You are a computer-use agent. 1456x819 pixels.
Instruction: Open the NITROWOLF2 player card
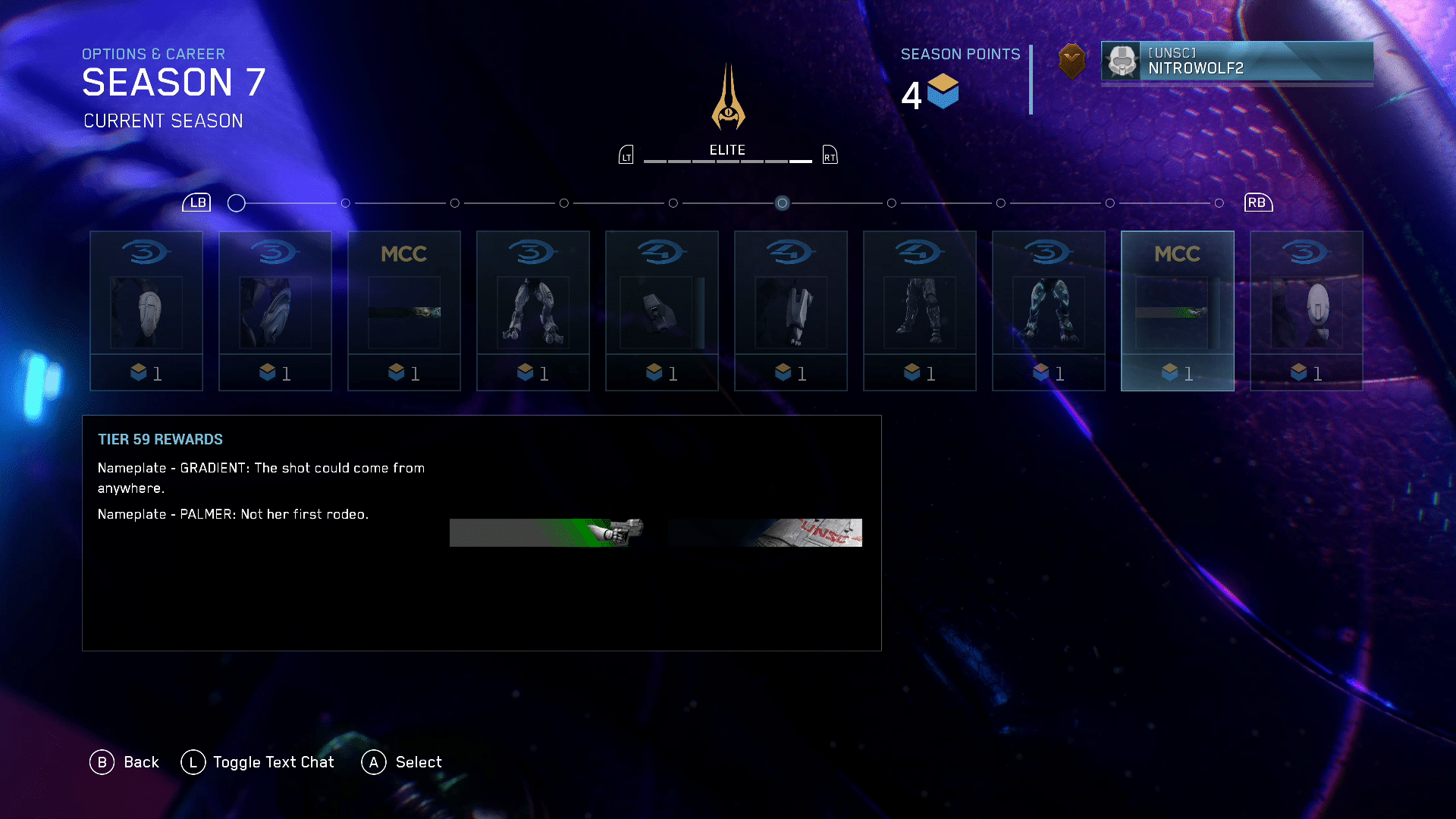(1237, 61)
